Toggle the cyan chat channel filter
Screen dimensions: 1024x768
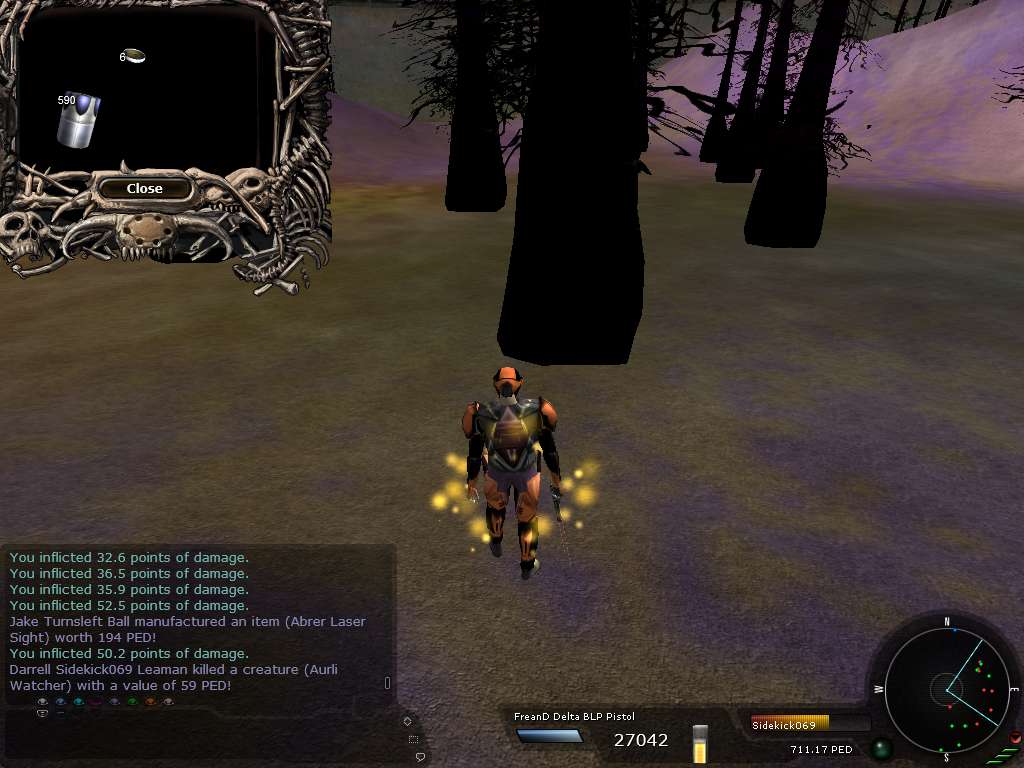[x=78, y=702]
